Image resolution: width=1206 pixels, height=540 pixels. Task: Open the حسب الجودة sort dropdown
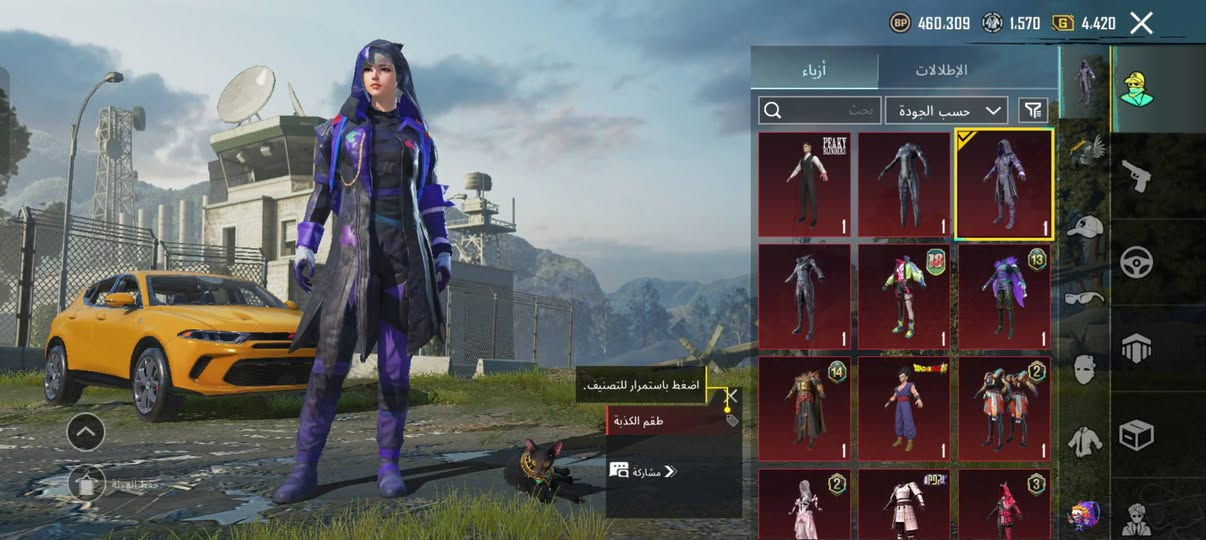click(946, 110)
